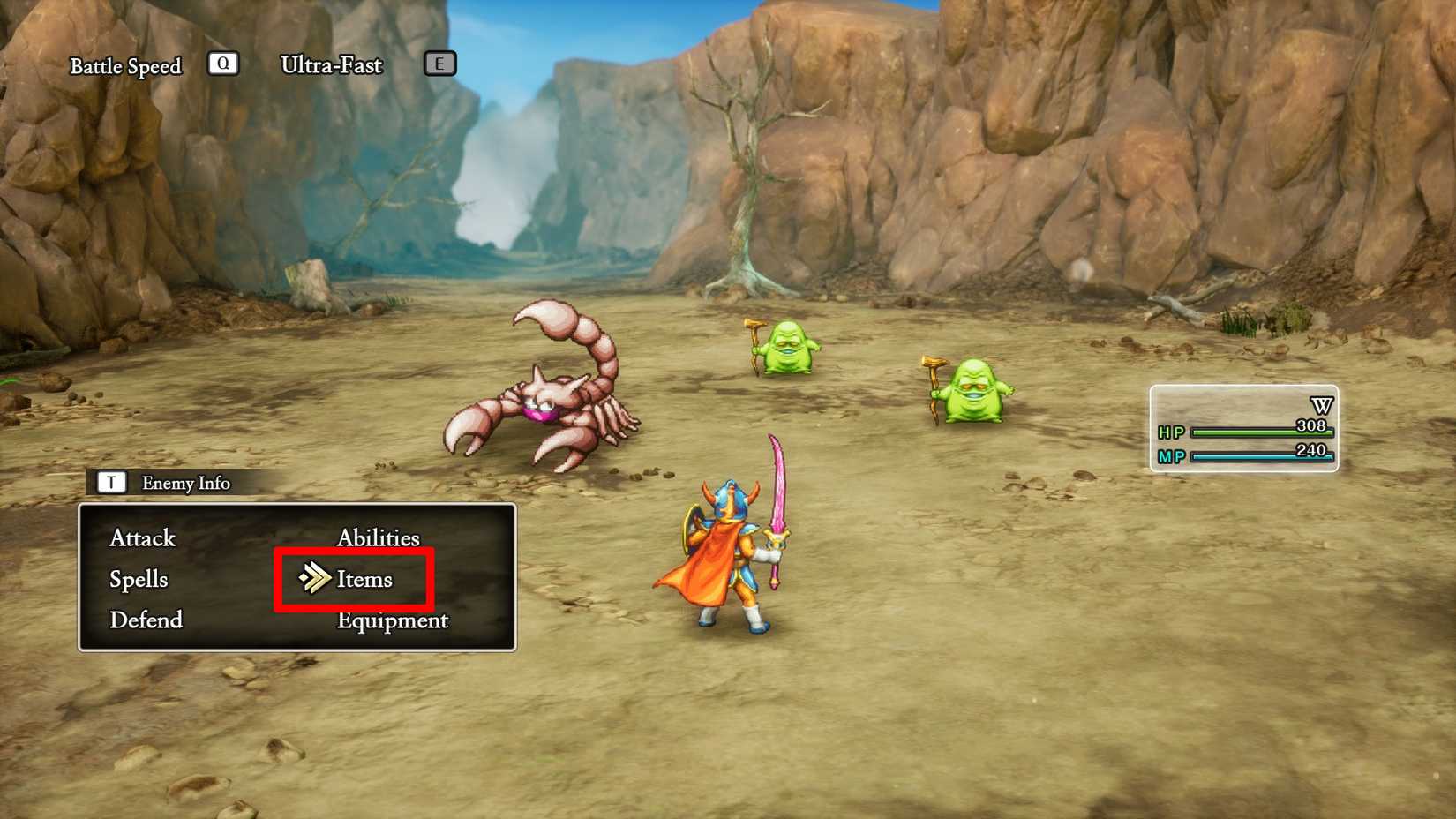The image size is (1456, 819).
Task: Toggle the Battle Speed setting
Action: 126,66
